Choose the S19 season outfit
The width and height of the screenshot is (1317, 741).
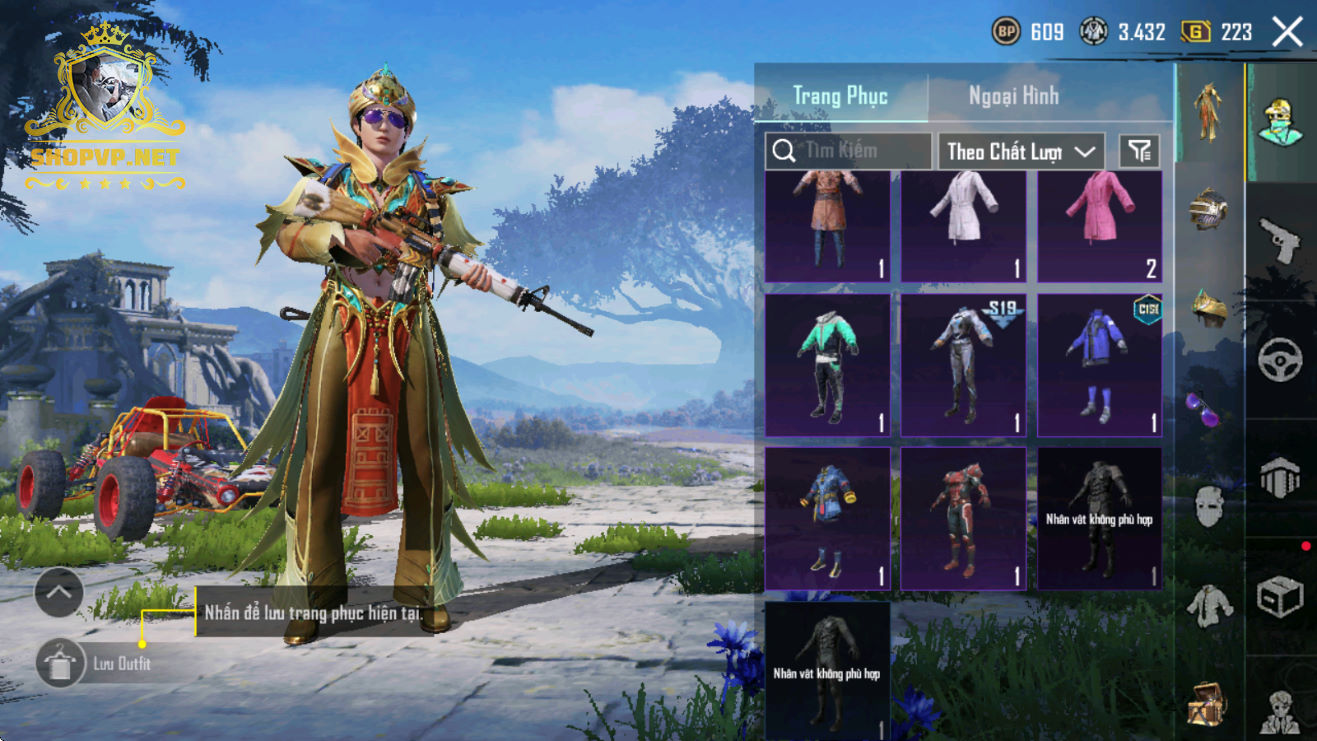coord(963,365)
